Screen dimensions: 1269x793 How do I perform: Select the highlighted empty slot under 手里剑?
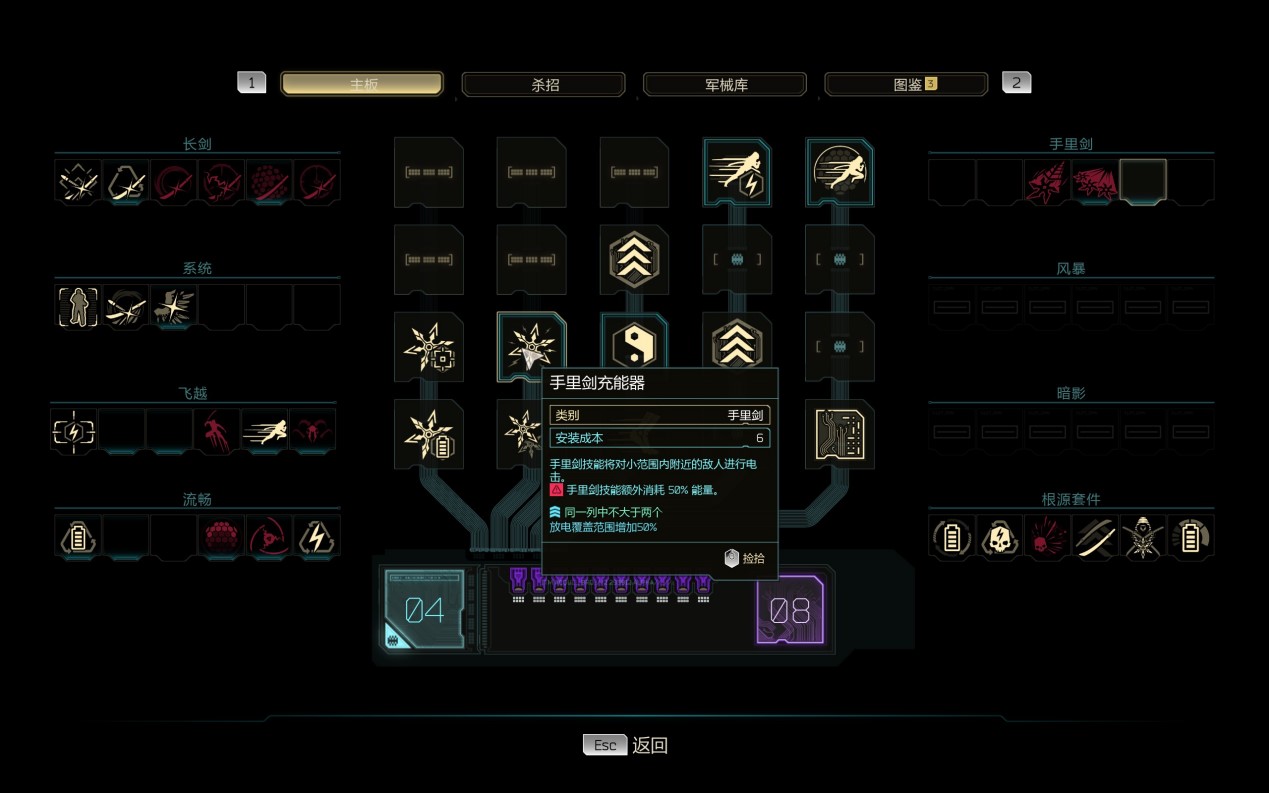pos(1143,181)
